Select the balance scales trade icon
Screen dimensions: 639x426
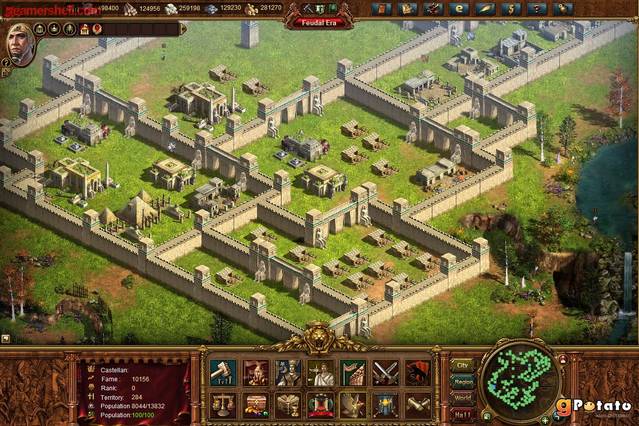(x=223, y=405)
